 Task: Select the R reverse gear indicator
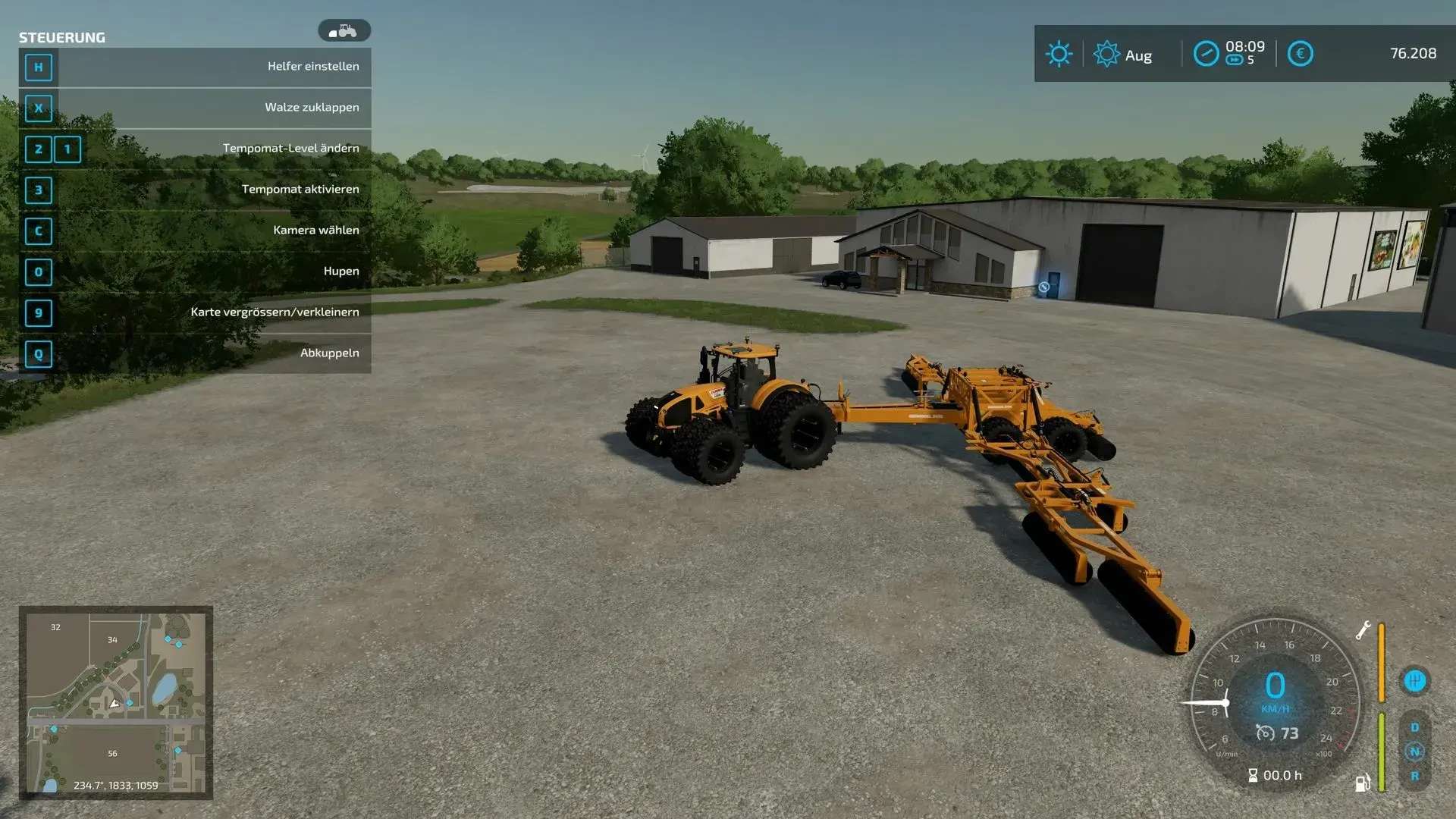[1414, 777]
